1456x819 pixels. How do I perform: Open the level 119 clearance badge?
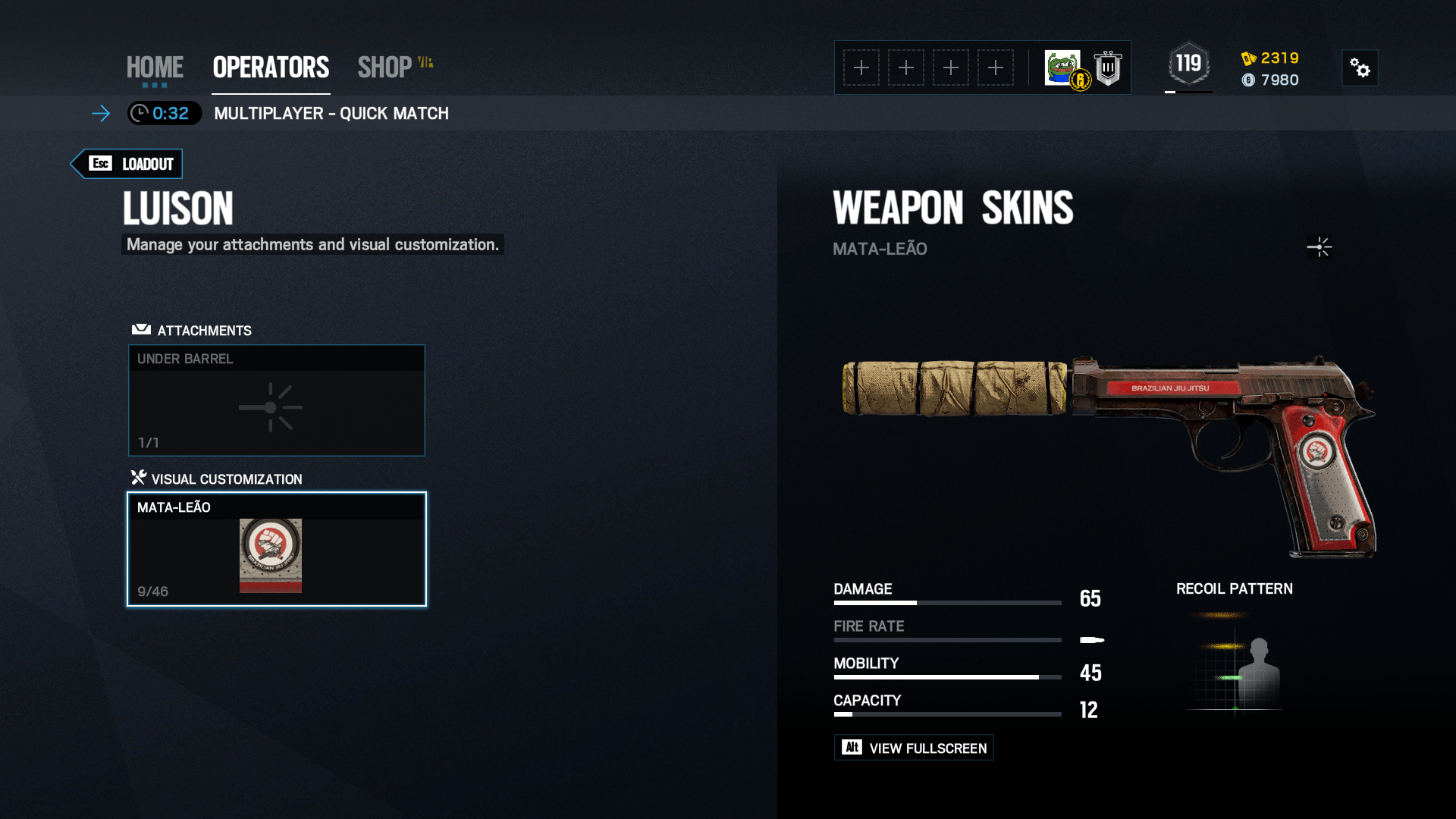click(x=1188, y=64)
